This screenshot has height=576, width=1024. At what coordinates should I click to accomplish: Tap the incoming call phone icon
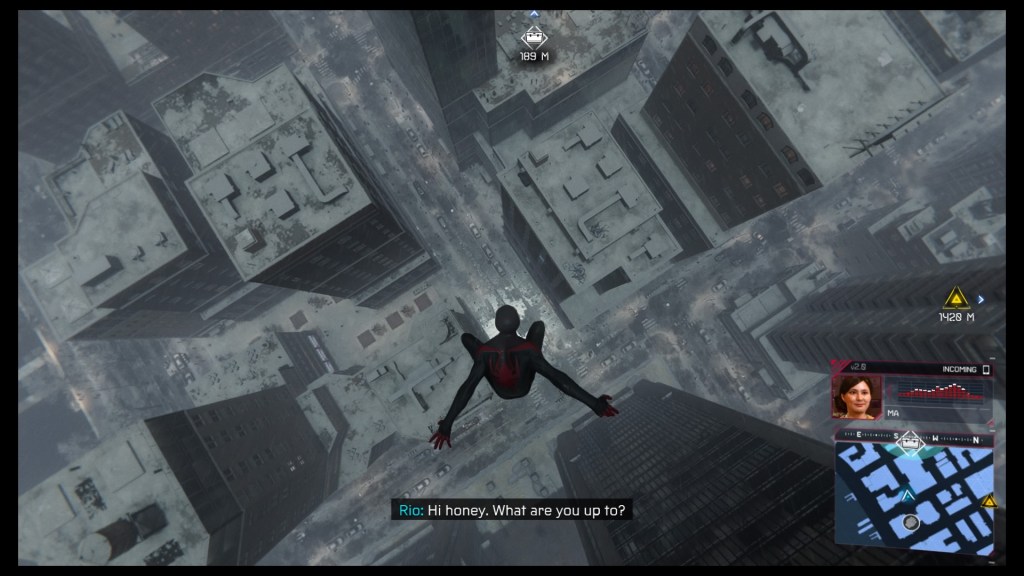pyautogui.click(x=986, y=370)
